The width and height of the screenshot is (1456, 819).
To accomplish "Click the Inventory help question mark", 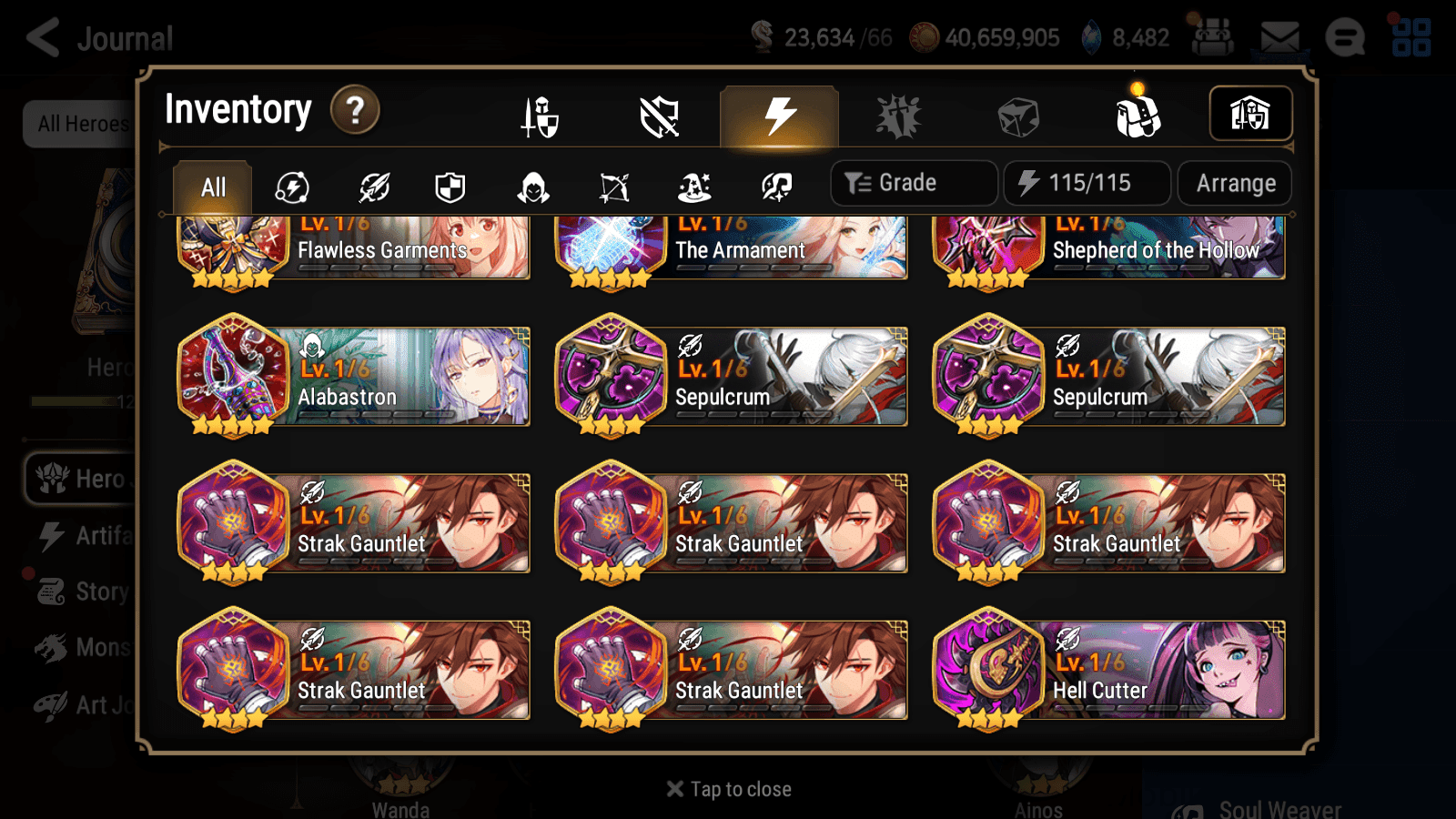I will click(x=354, y=110).
